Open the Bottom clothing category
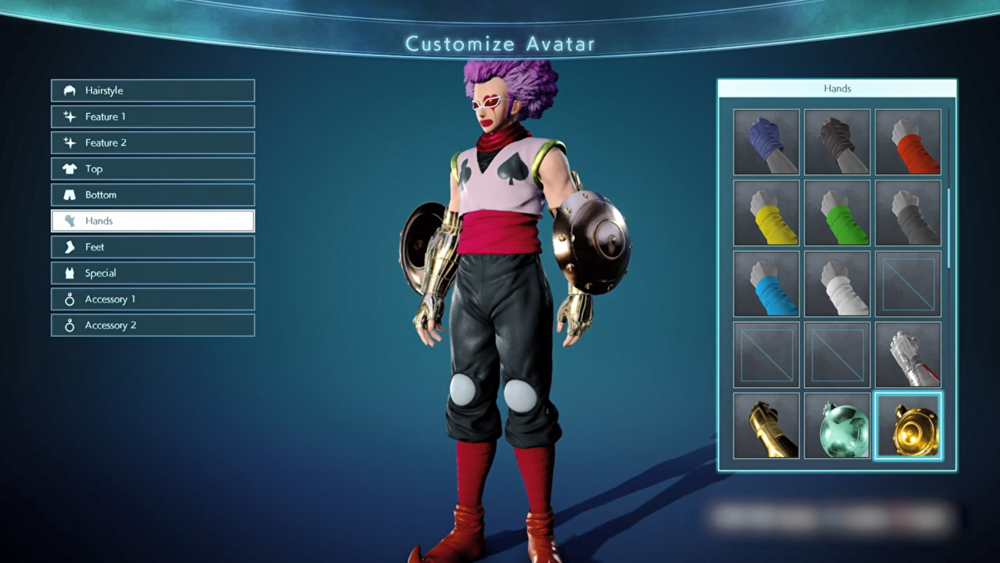 tap(153, 195)
